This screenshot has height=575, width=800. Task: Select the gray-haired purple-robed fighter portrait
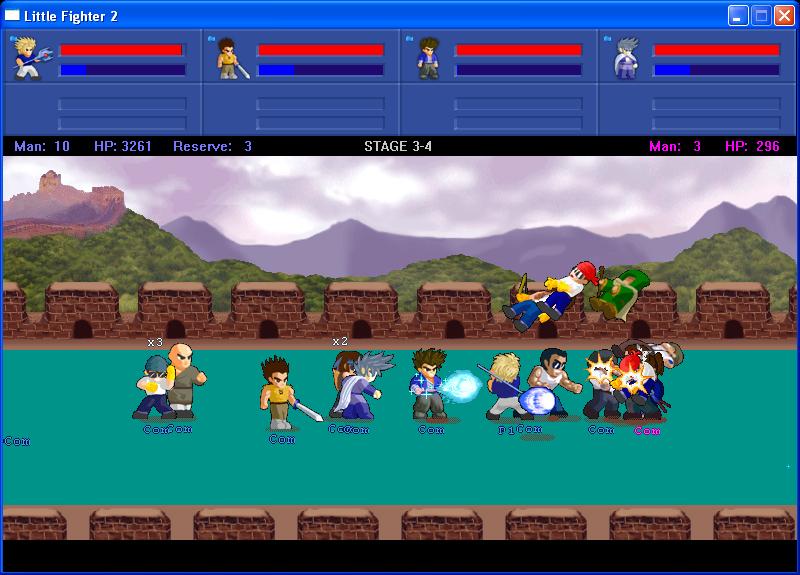(626, 59)
